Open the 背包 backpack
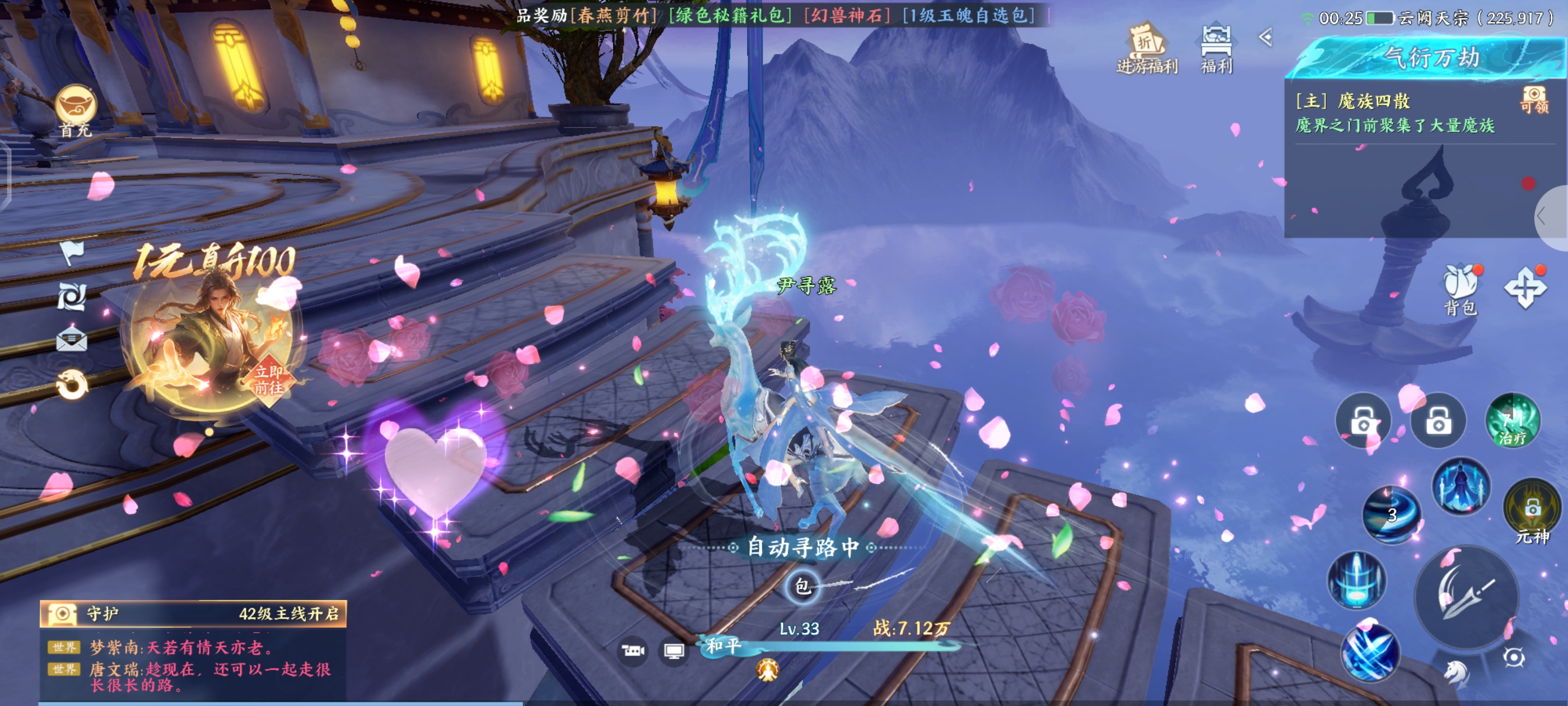This screenshot has width=1568, height=706. (x=1461, y=289)
